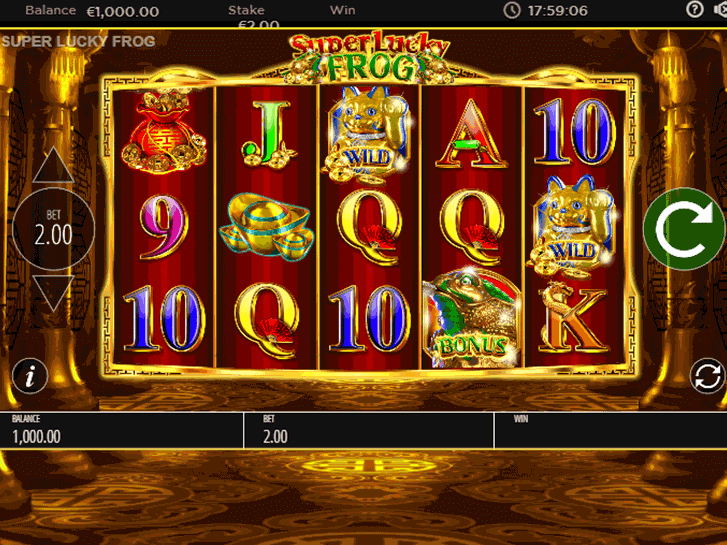
Task: Toggle the sound speaker icon
Action: click(721, 10)
